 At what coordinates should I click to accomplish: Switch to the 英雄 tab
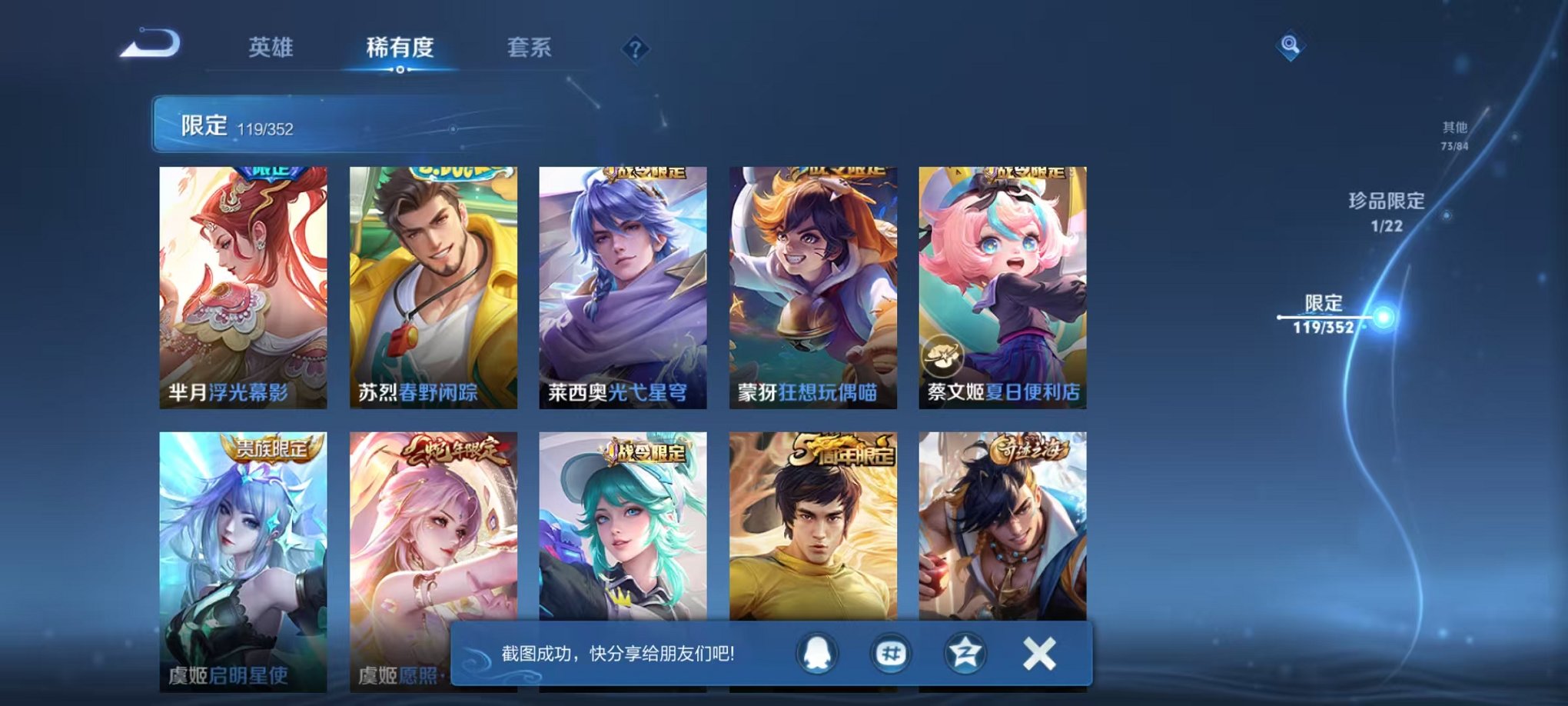click(271, 48)
